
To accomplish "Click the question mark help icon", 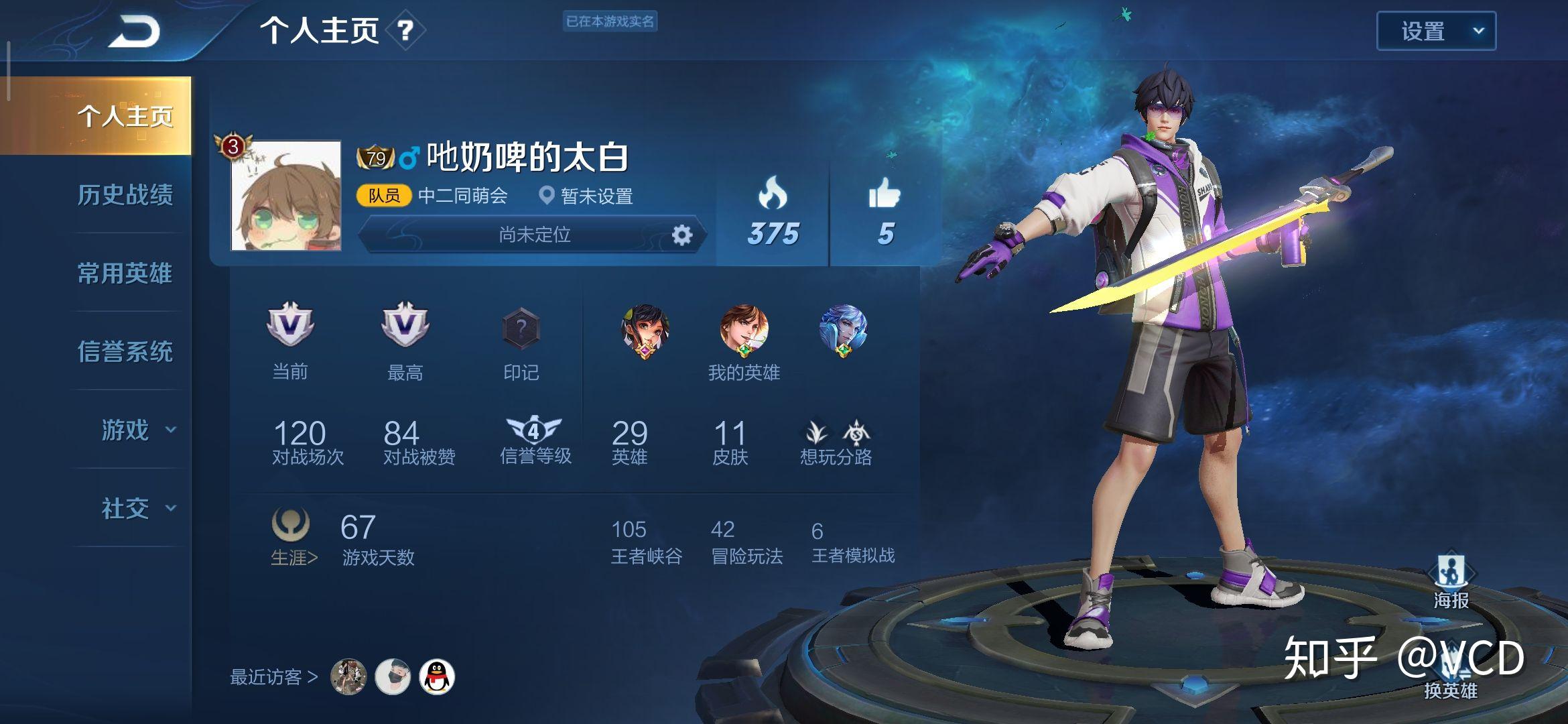I will 405,30.
